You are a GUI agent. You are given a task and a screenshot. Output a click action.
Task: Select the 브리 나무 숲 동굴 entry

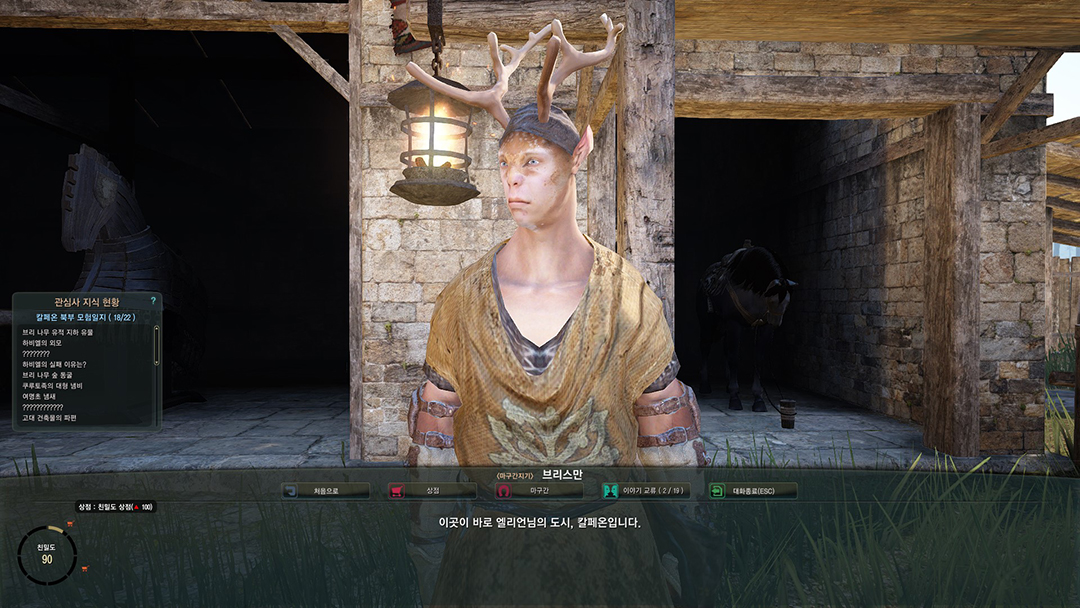point(49,375)
